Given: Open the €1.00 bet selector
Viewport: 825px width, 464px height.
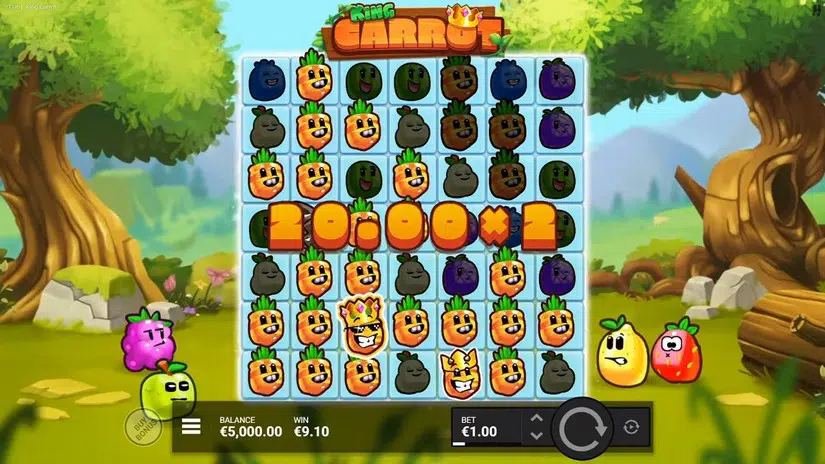Looking at the screenshot, I should pos(486,427).
